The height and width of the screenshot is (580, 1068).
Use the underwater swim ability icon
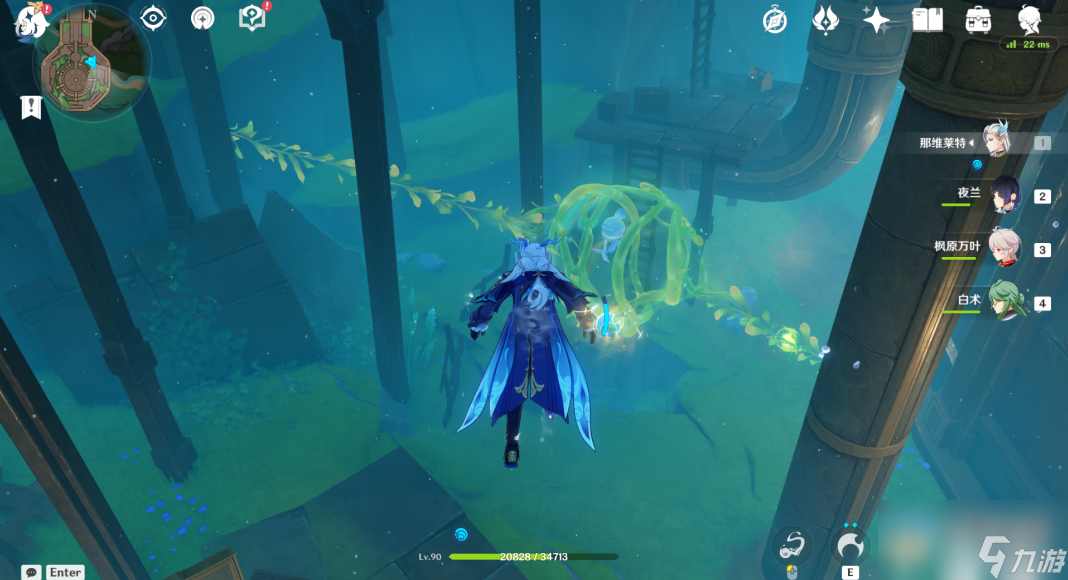point(793,545)
